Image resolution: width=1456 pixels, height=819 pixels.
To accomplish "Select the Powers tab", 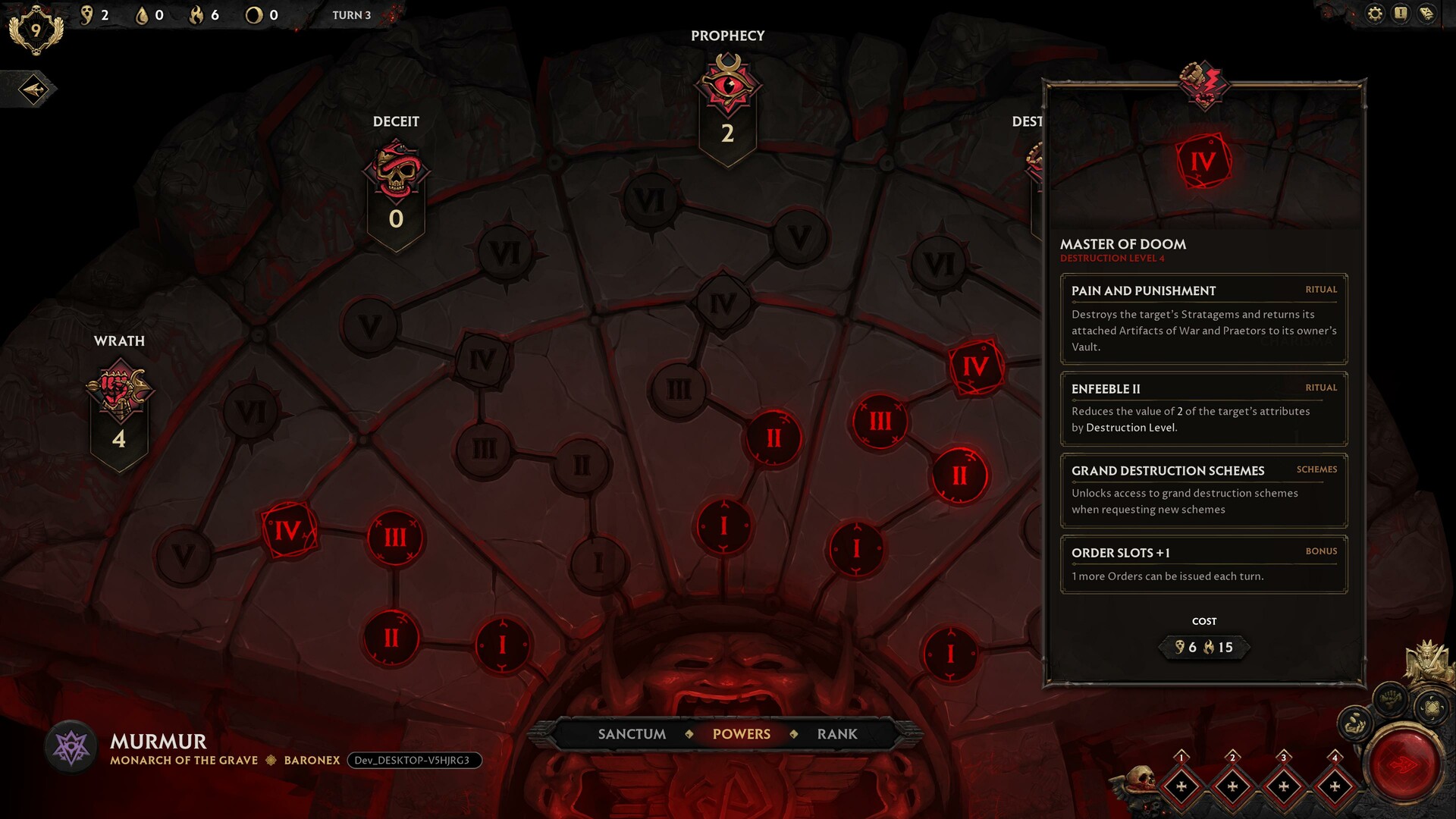I will pos(741,734).
